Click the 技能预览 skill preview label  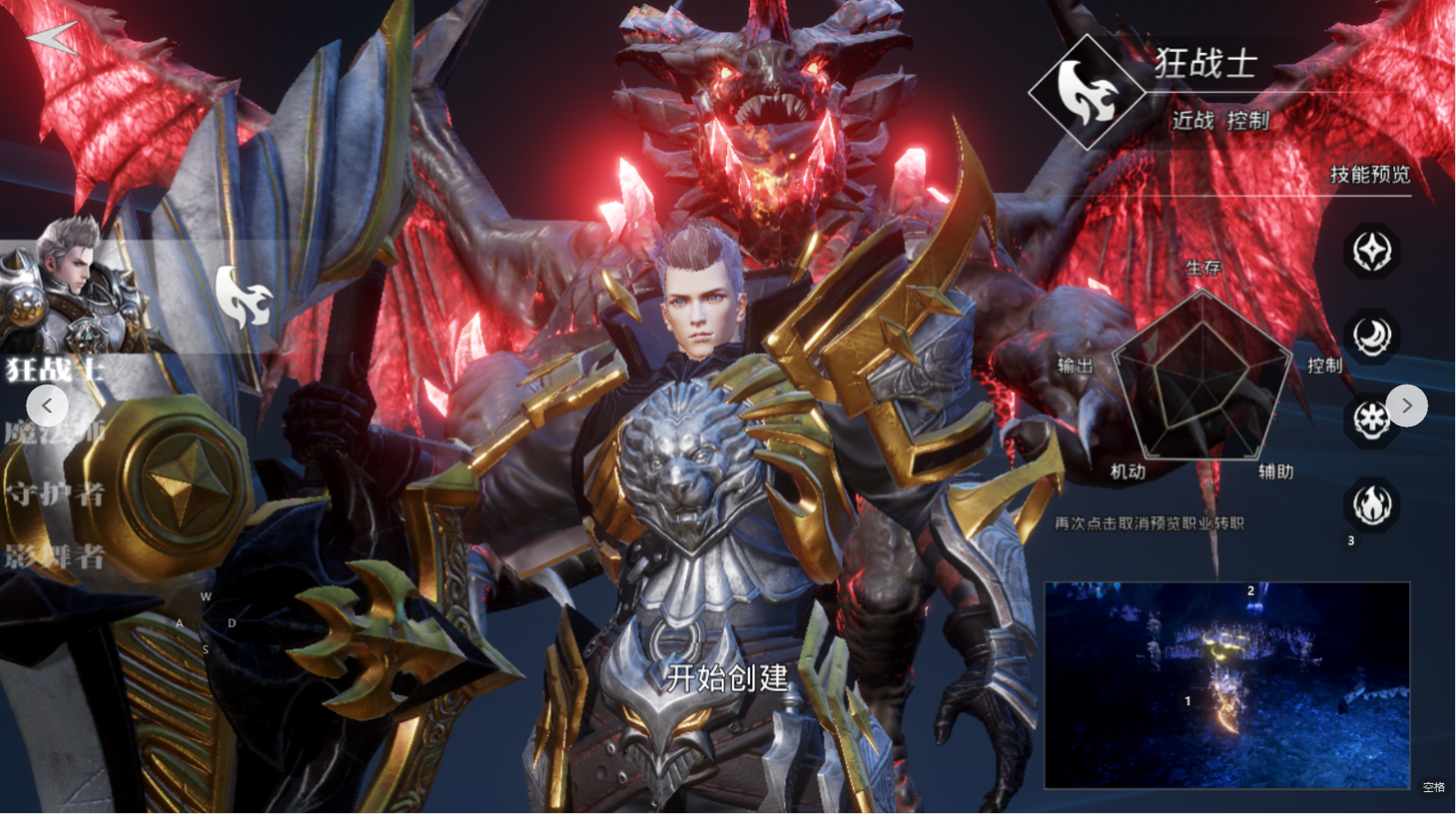1369,174
